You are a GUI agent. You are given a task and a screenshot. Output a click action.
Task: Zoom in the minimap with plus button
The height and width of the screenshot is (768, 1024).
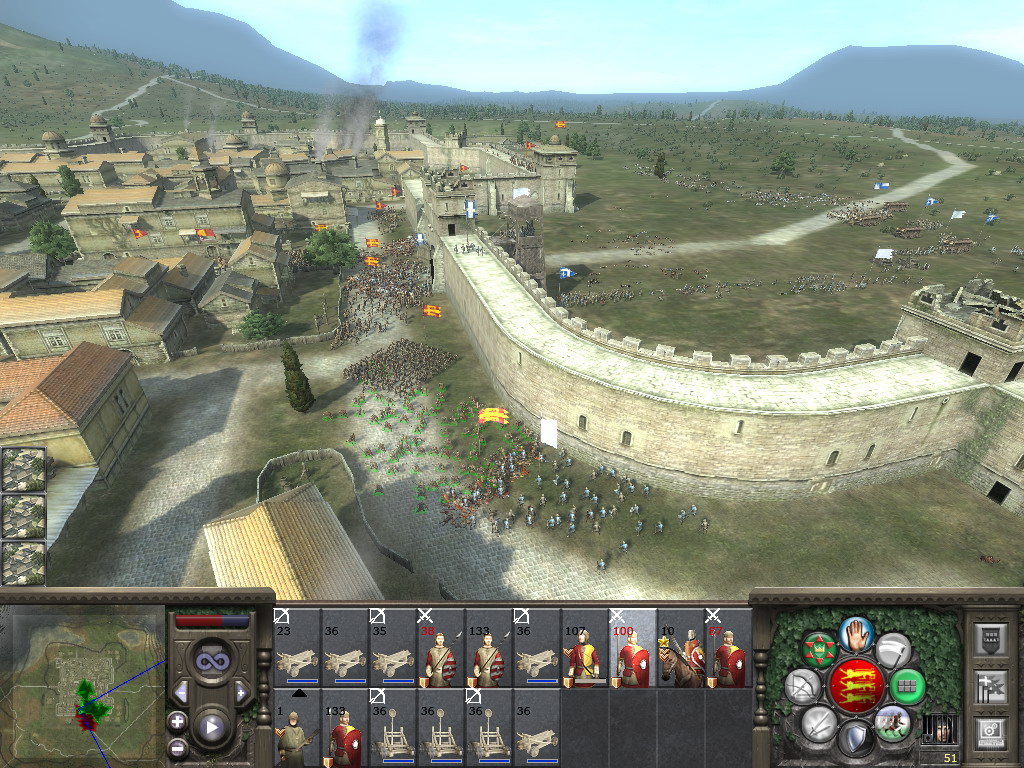point(177,720)
